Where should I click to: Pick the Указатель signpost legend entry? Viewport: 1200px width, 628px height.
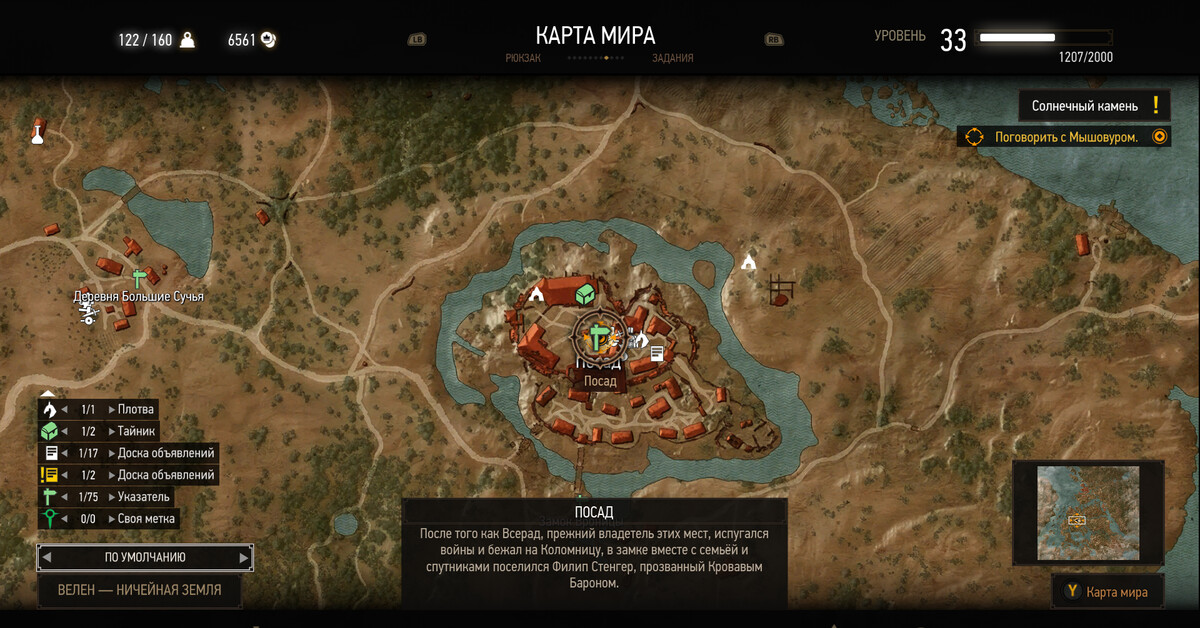[x=145, y=496]
